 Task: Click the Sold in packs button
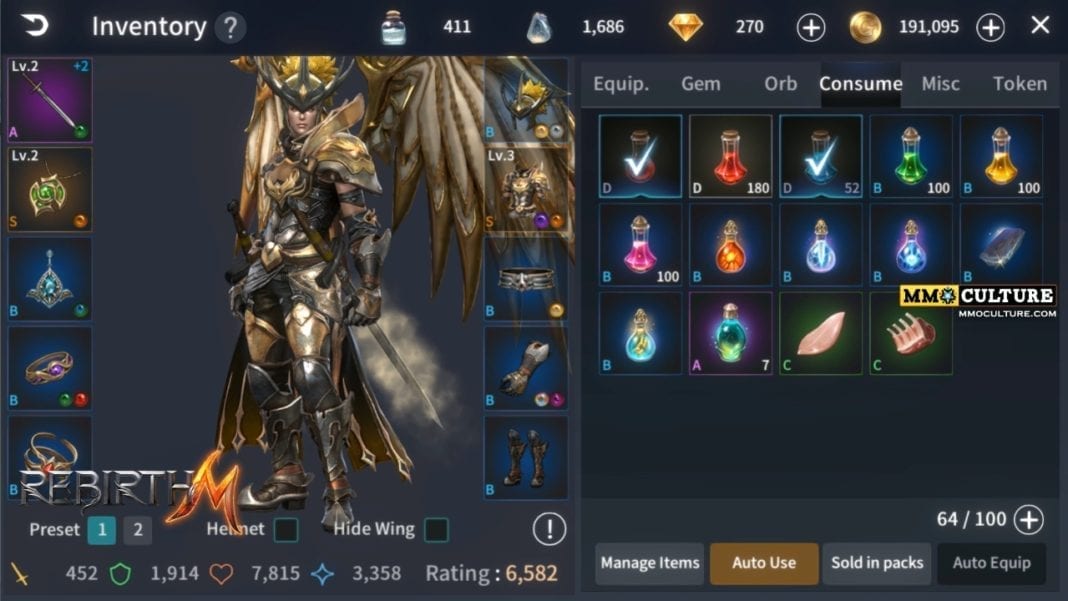tap(877, 563)
